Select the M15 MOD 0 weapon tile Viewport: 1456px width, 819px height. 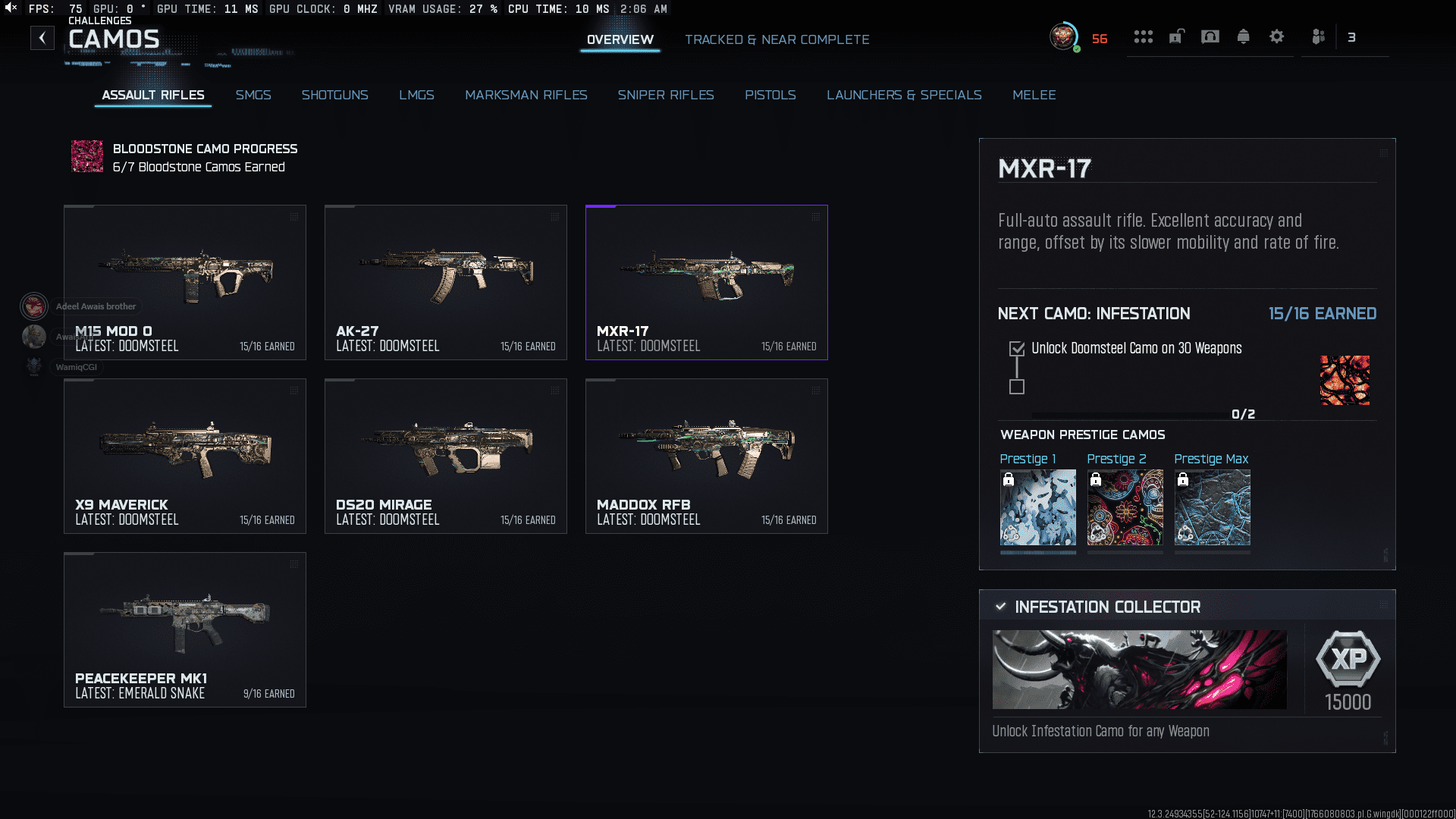pos(185,282)
